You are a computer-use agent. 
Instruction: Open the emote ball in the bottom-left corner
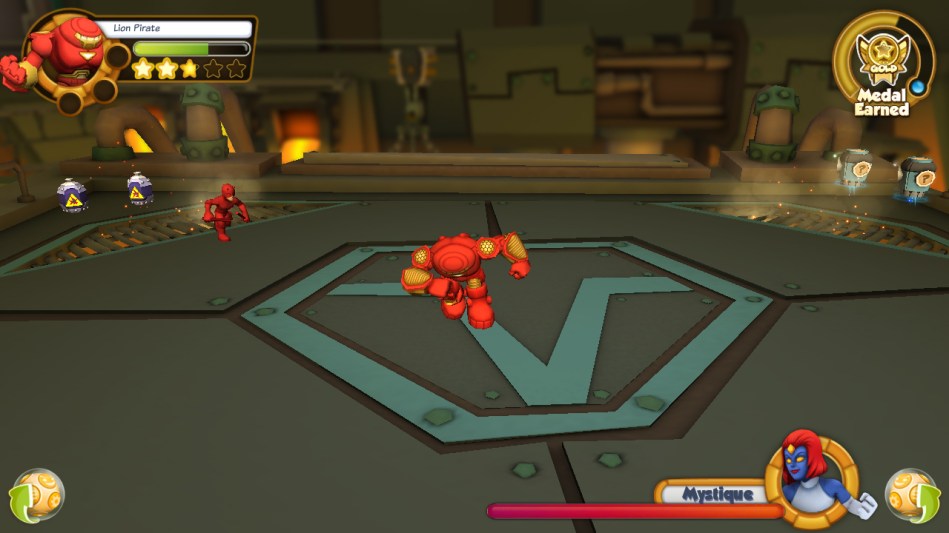coord(37,495)
